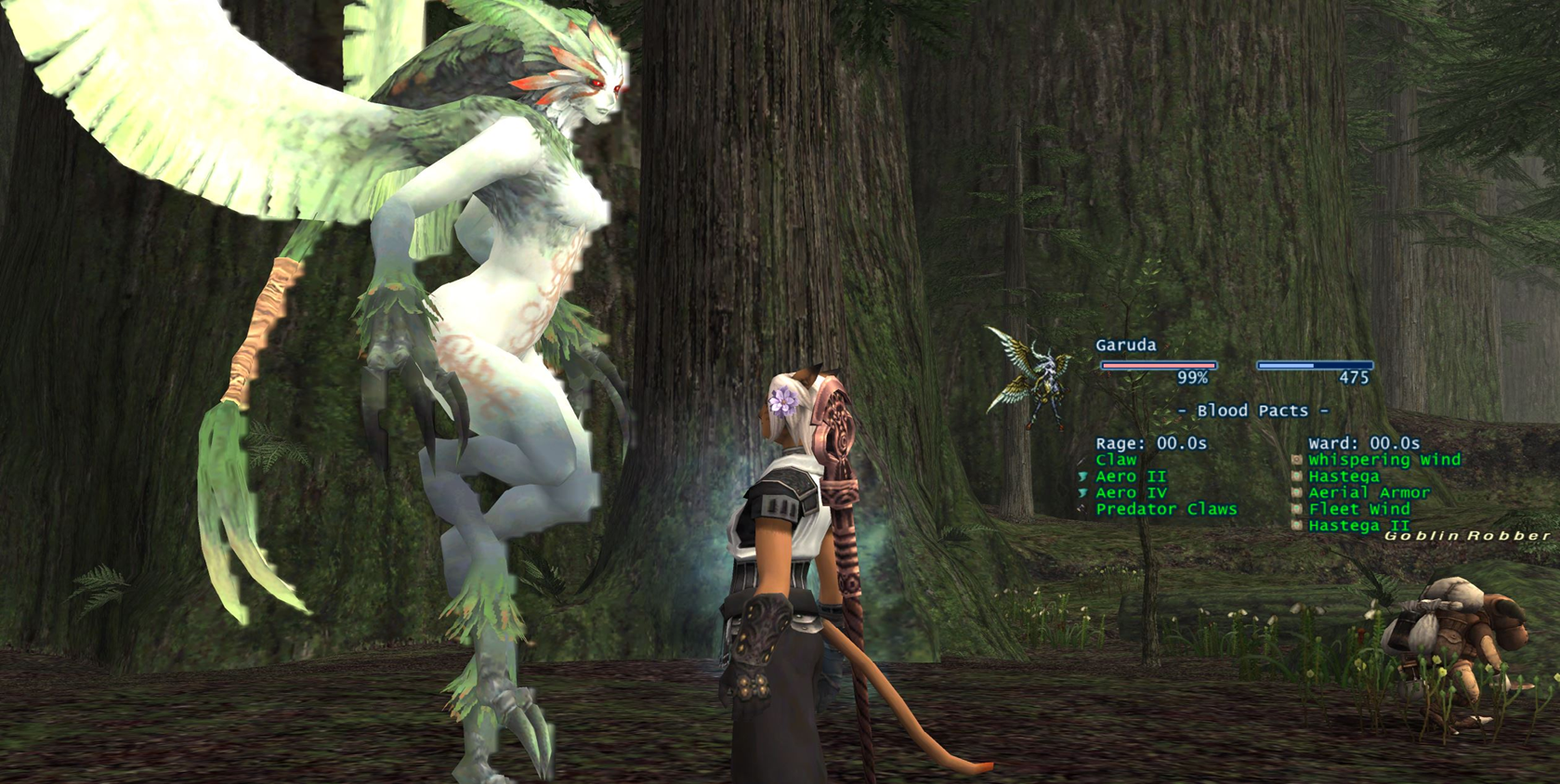The width and height of the screenshot is (1560, 784).
Task: Select the scroll icon beside Hastega II
Action: click(1295, 526)
